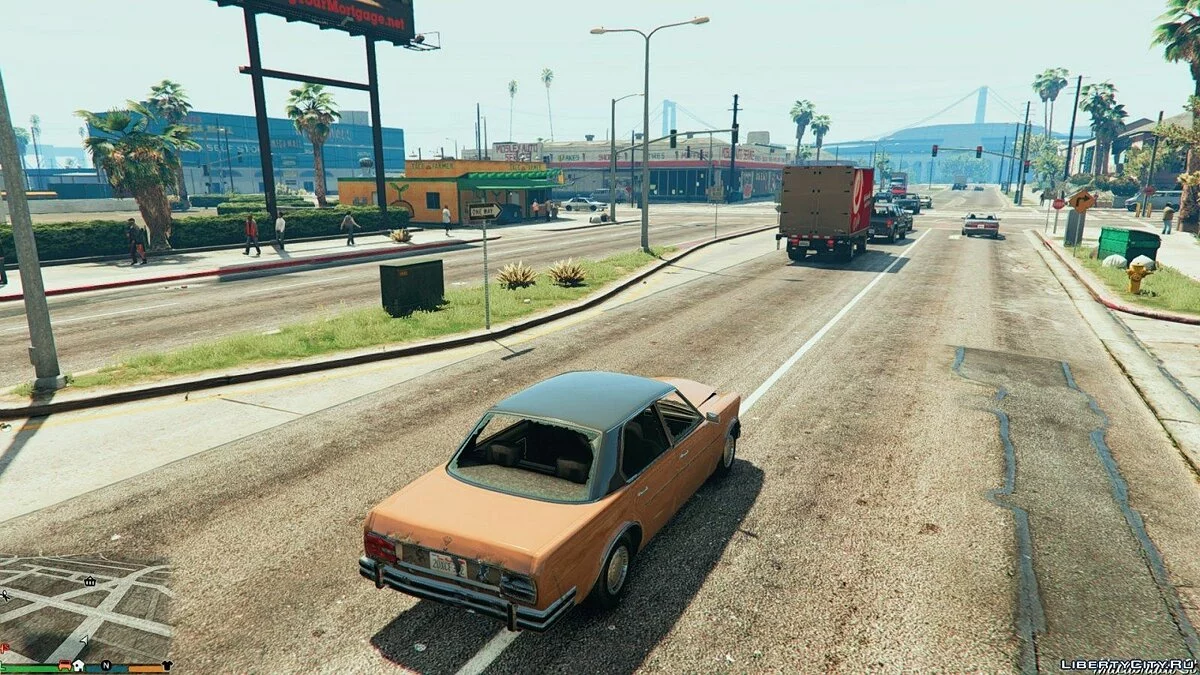Image resolution: width=1200 pixels, height=675 pixels.
Task: Click the clothing store shirt blip
Action: click(167, 665)
